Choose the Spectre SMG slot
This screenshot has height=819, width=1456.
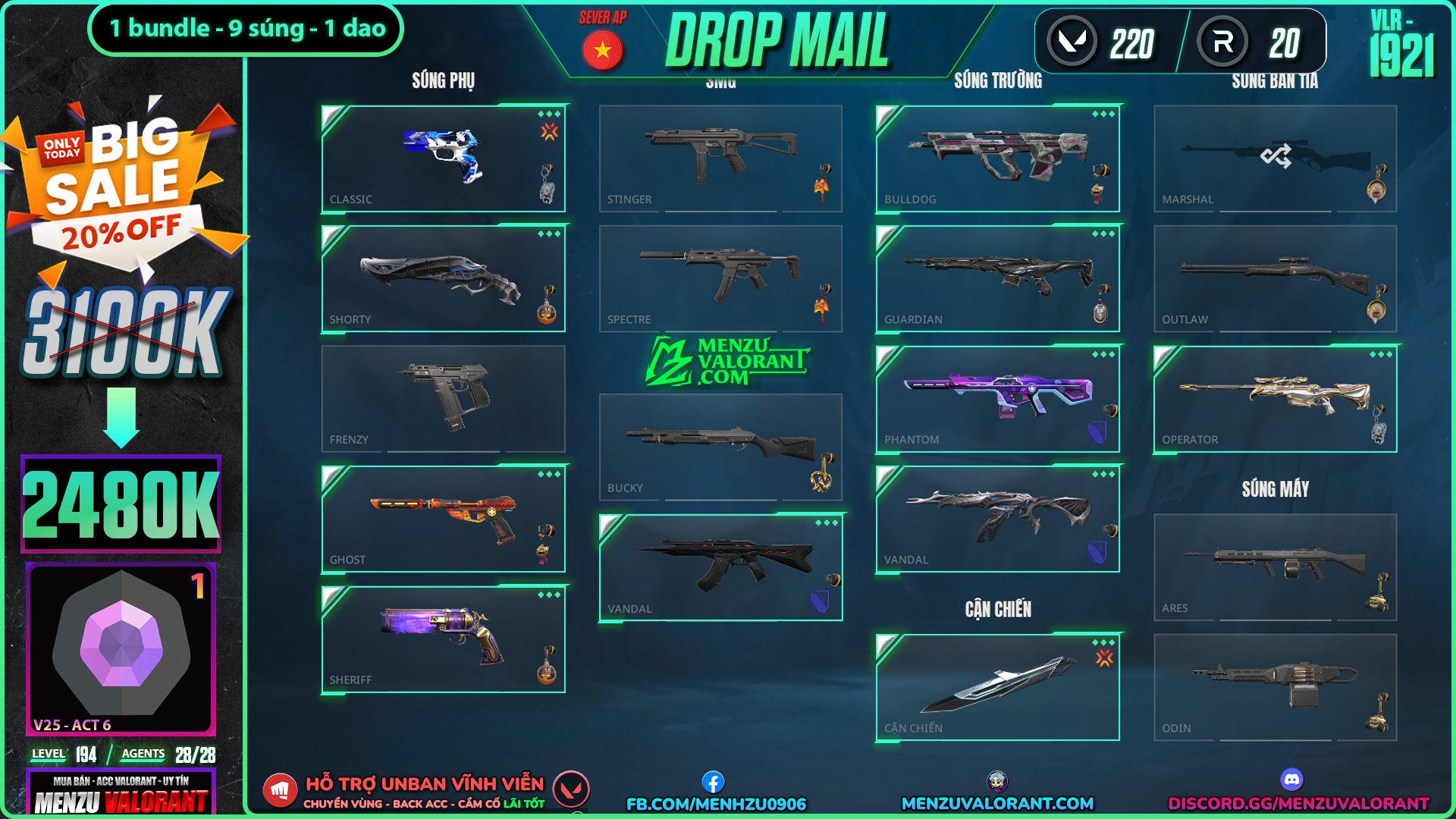720,278
